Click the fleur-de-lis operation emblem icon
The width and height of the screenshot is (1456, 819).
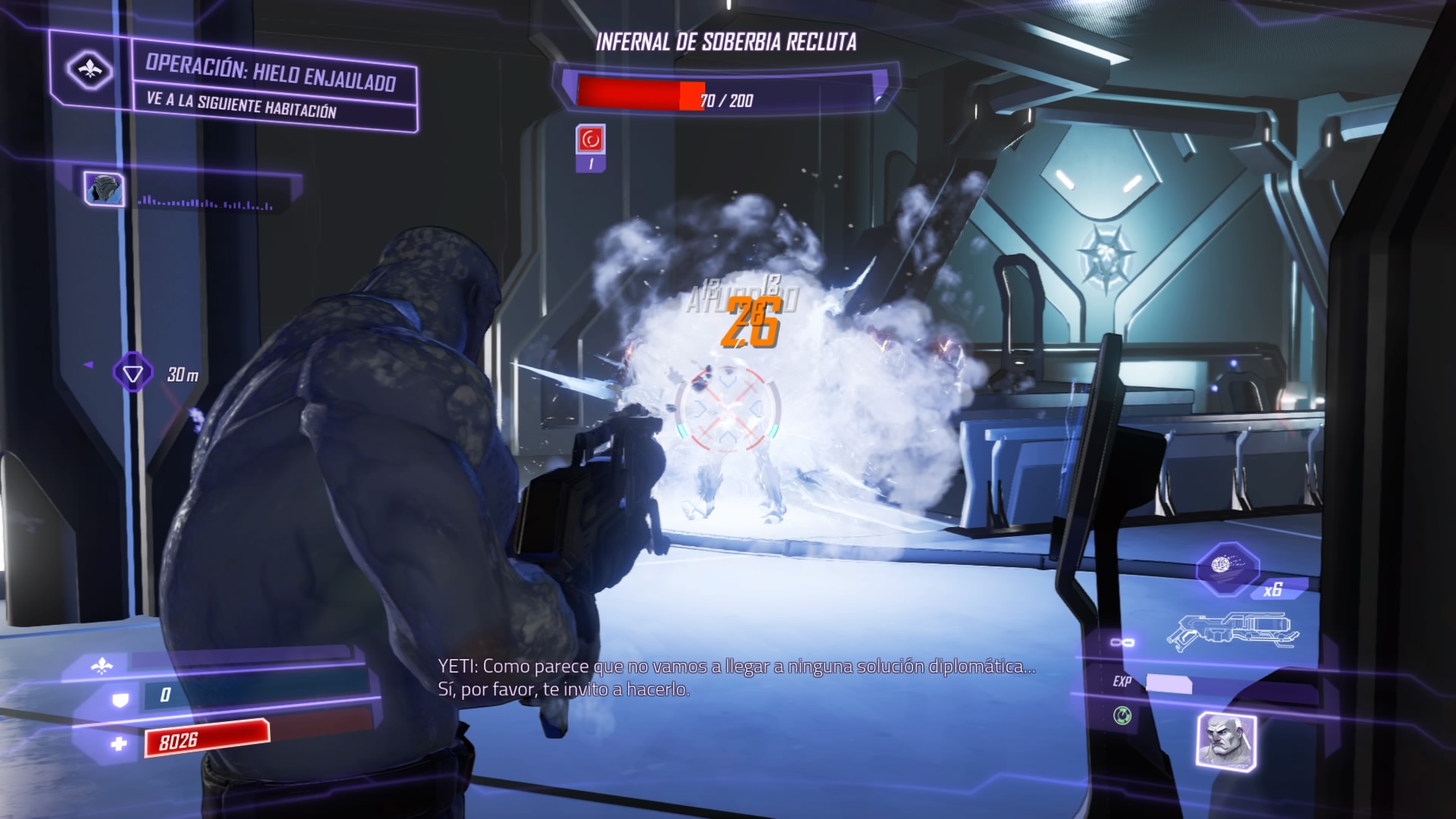coord(90,71)
